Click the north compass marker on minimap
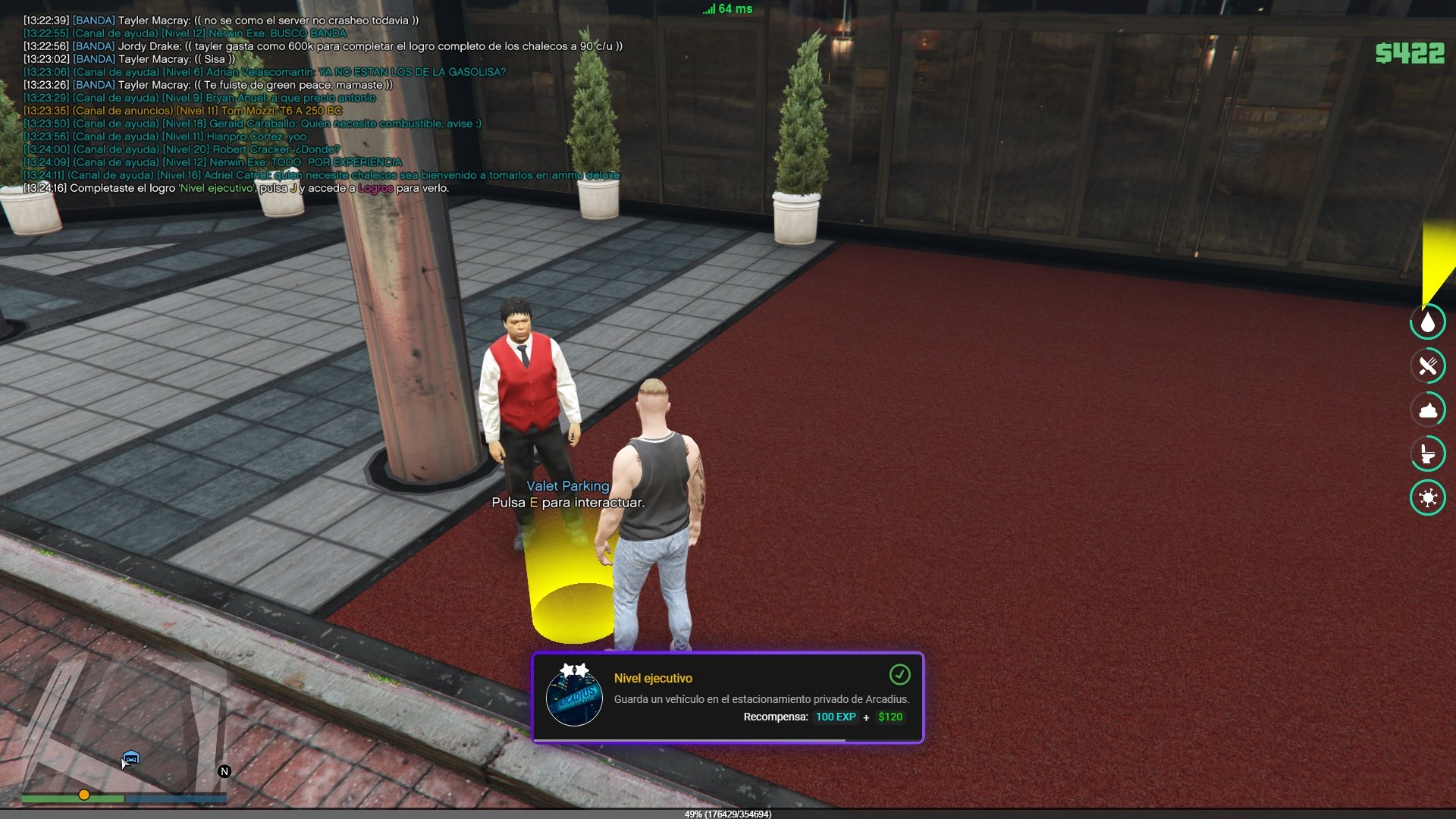The height and width of the screenshot is (819, 1456). (x=224, y=771)
